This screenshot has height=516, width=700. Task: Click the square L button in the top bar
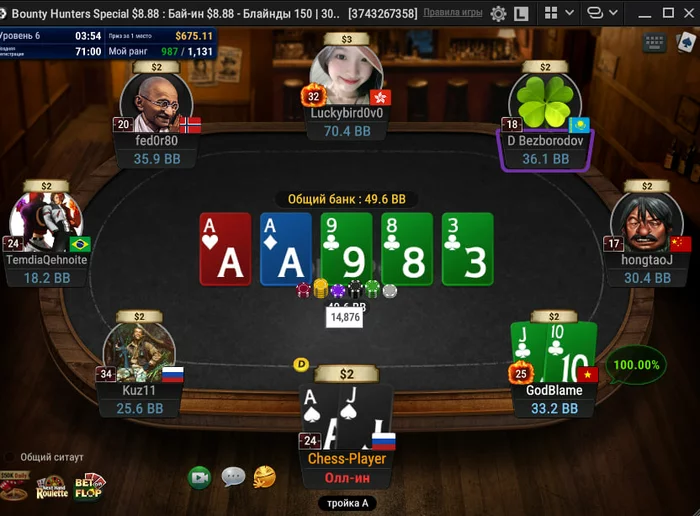coord(522,14)
